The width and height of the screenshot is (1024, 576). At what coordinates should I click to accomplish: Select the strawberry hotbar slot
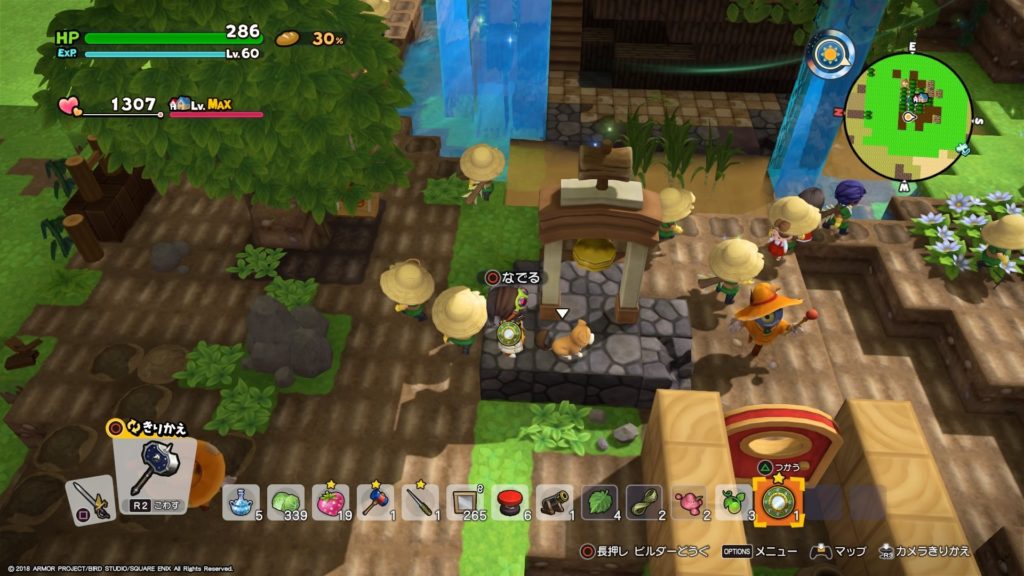332,503
